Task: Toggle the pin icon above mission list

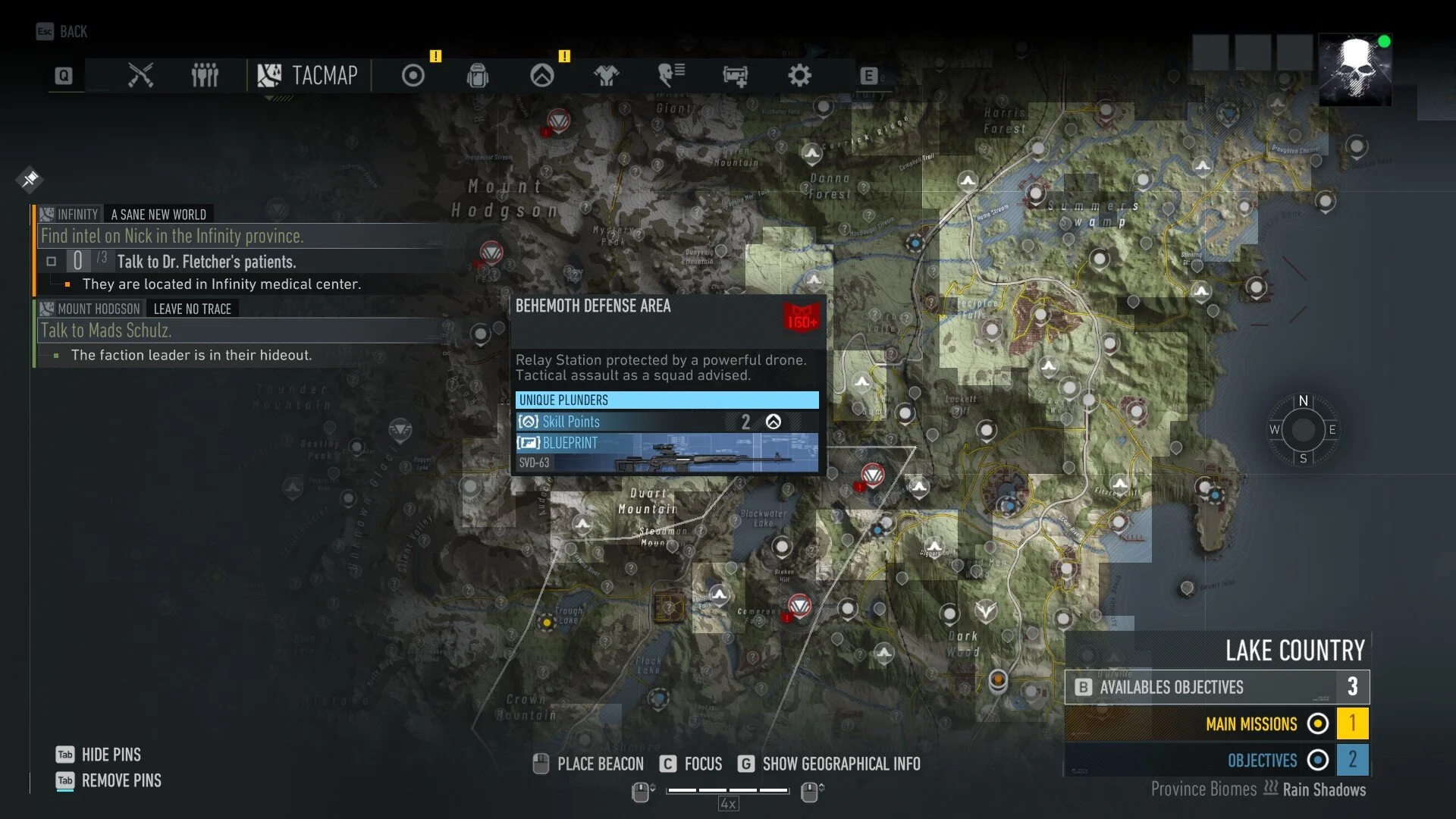Action: (30, 179)
